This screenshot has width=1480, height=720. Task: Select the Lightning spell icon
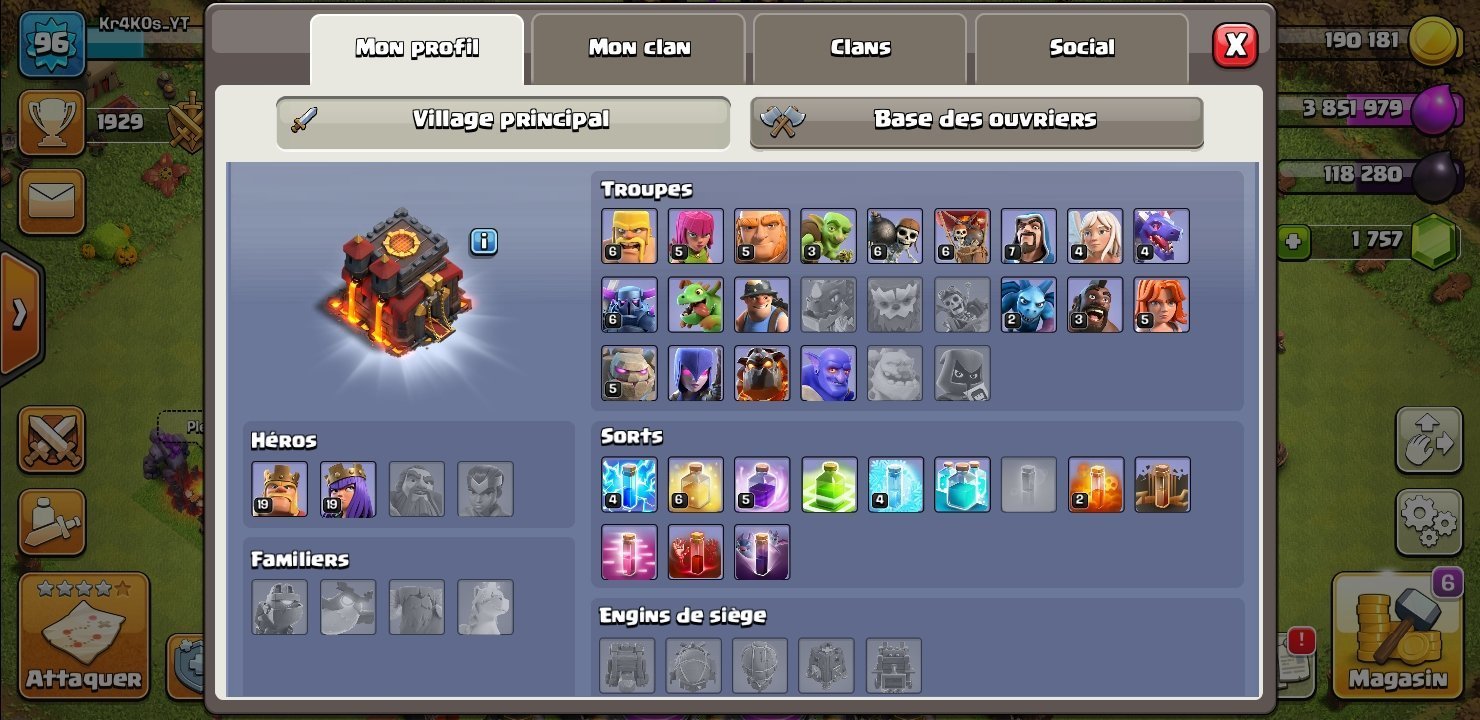630,485
